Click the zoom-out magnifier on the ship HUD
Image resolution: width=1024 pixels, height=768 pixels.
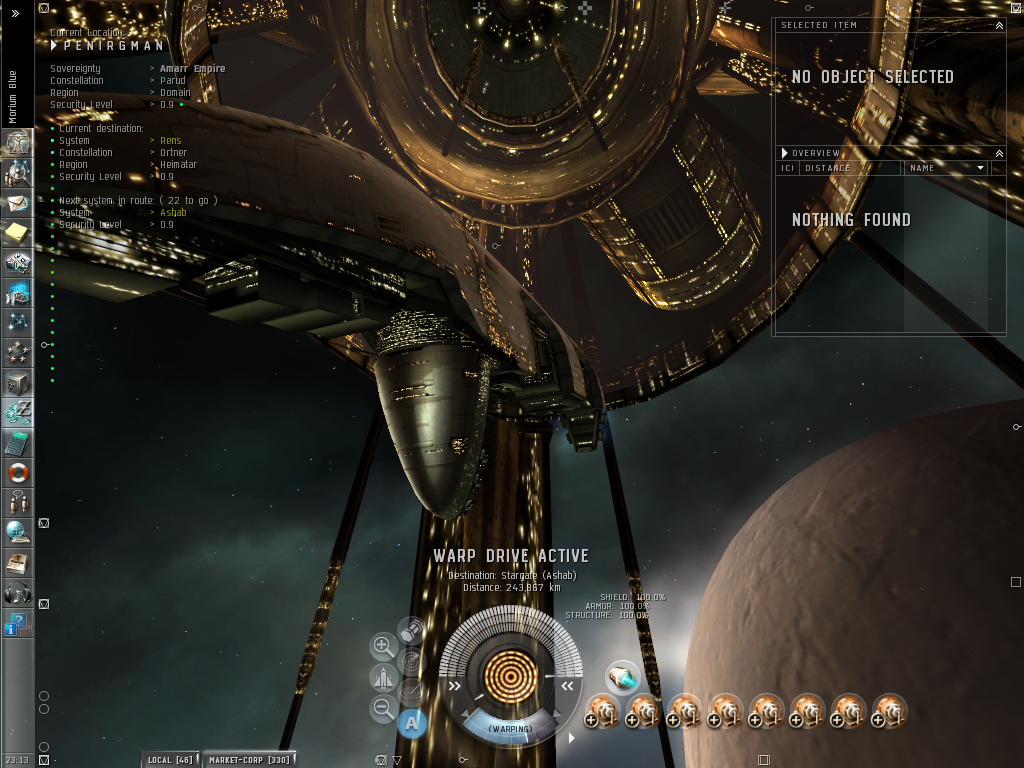pos(383,709)
